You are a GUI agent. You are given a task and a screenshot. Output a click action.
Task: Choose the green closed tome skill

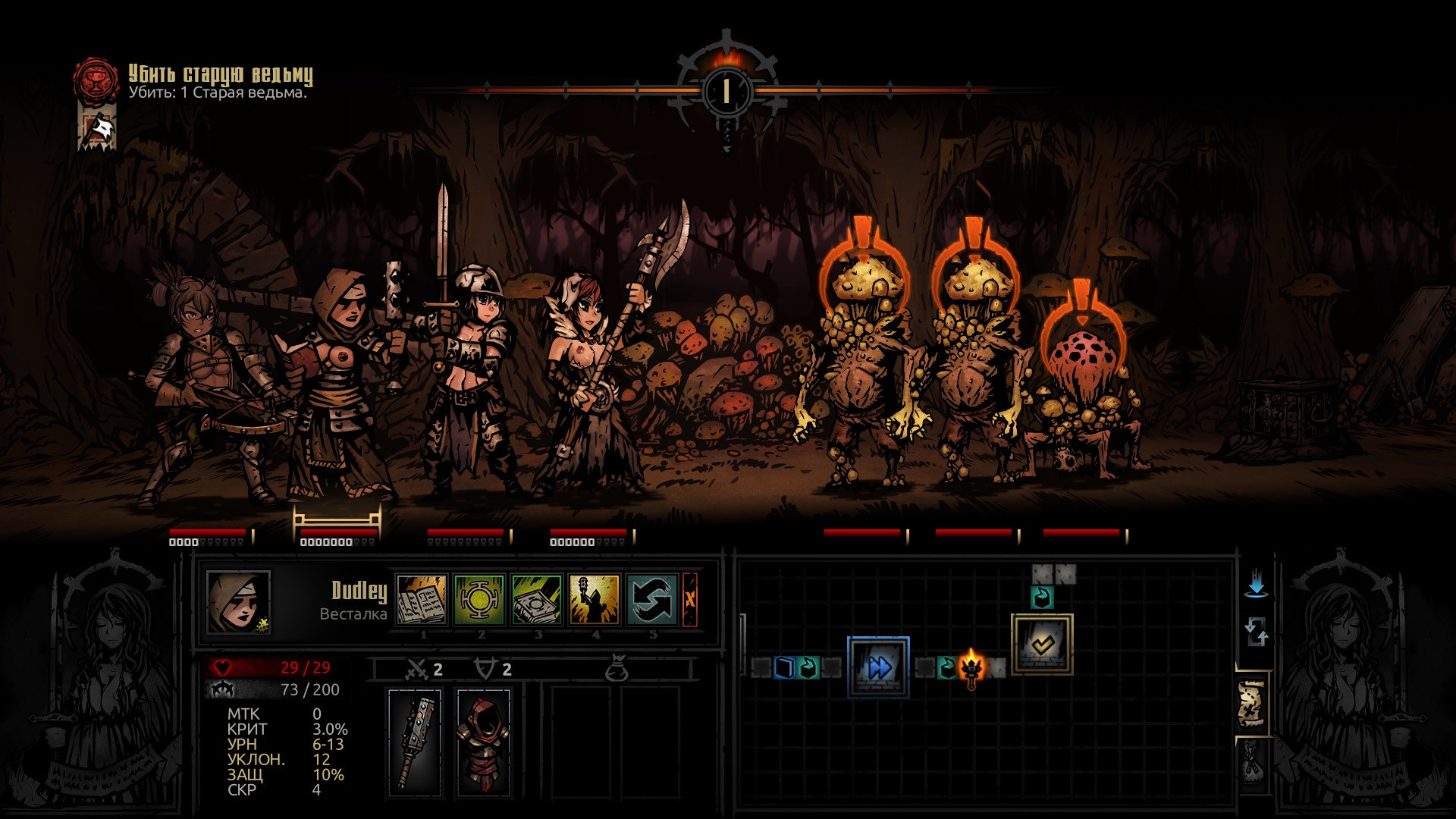coord(537,599)
